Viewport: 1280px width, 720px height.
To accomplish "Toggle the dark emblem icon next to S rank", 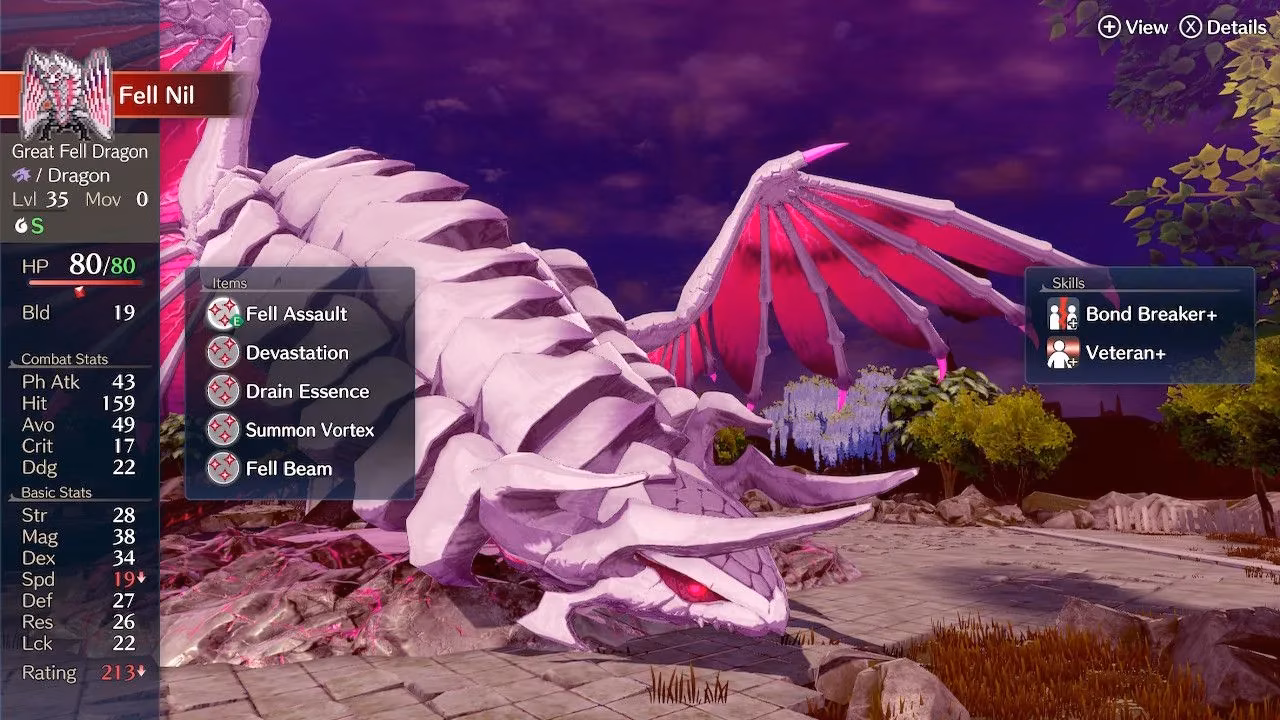I will 20,226.
